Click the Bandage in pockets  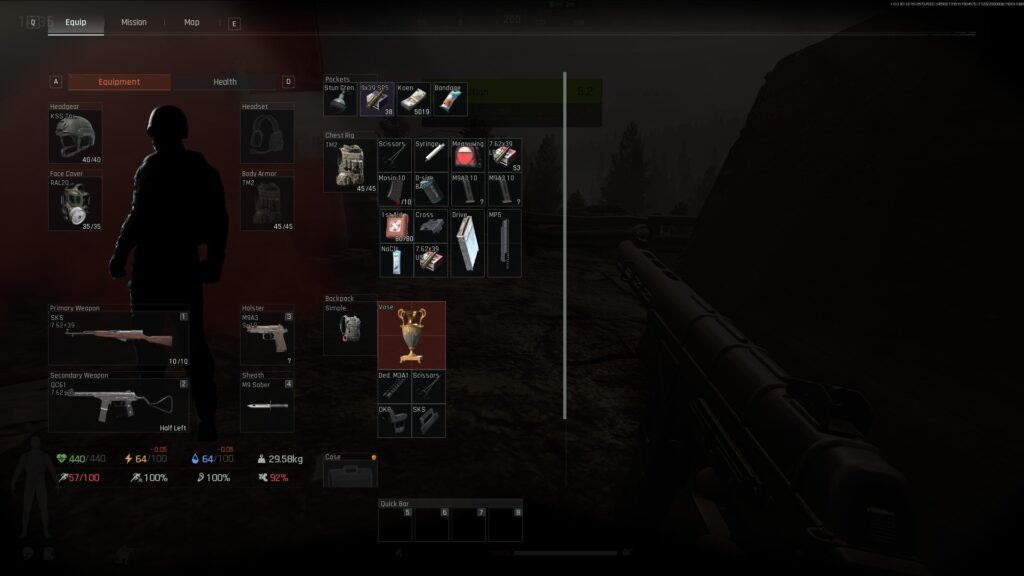(449, 100)
